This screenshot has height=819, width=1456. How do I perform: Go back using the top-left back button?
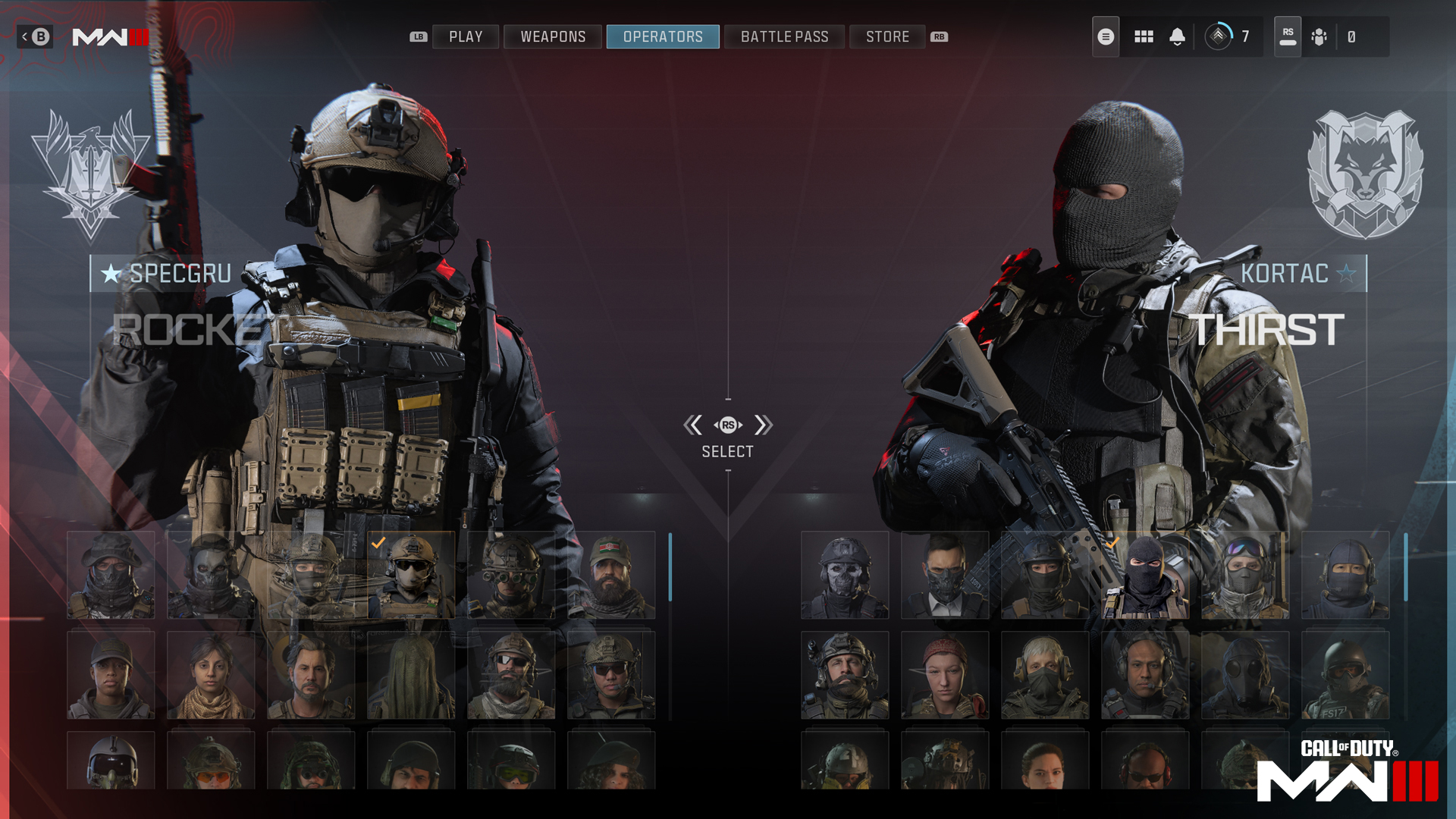pyautogui.click(x=35, y=36)
